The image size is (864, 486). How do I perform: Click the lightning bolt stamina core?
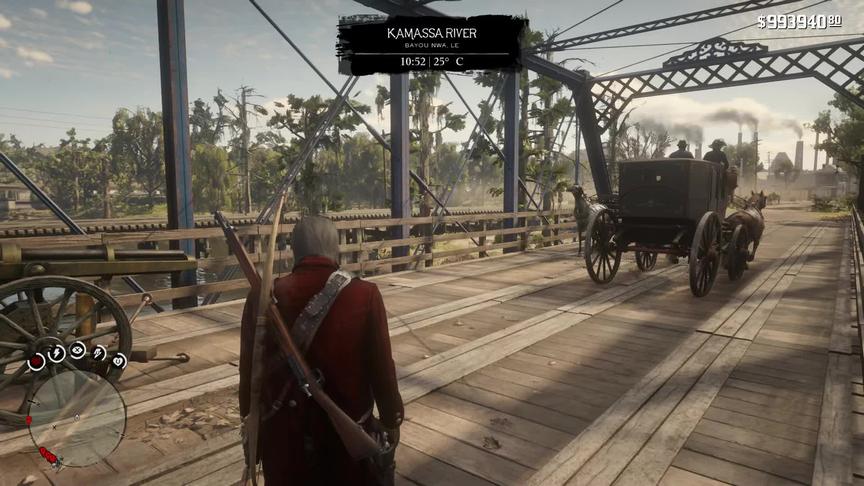tap(56, 352)
